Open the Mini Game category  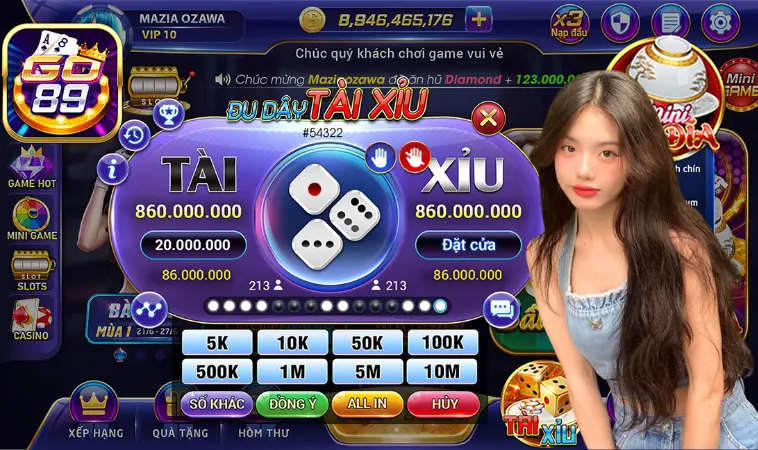[x=31, y=220]
